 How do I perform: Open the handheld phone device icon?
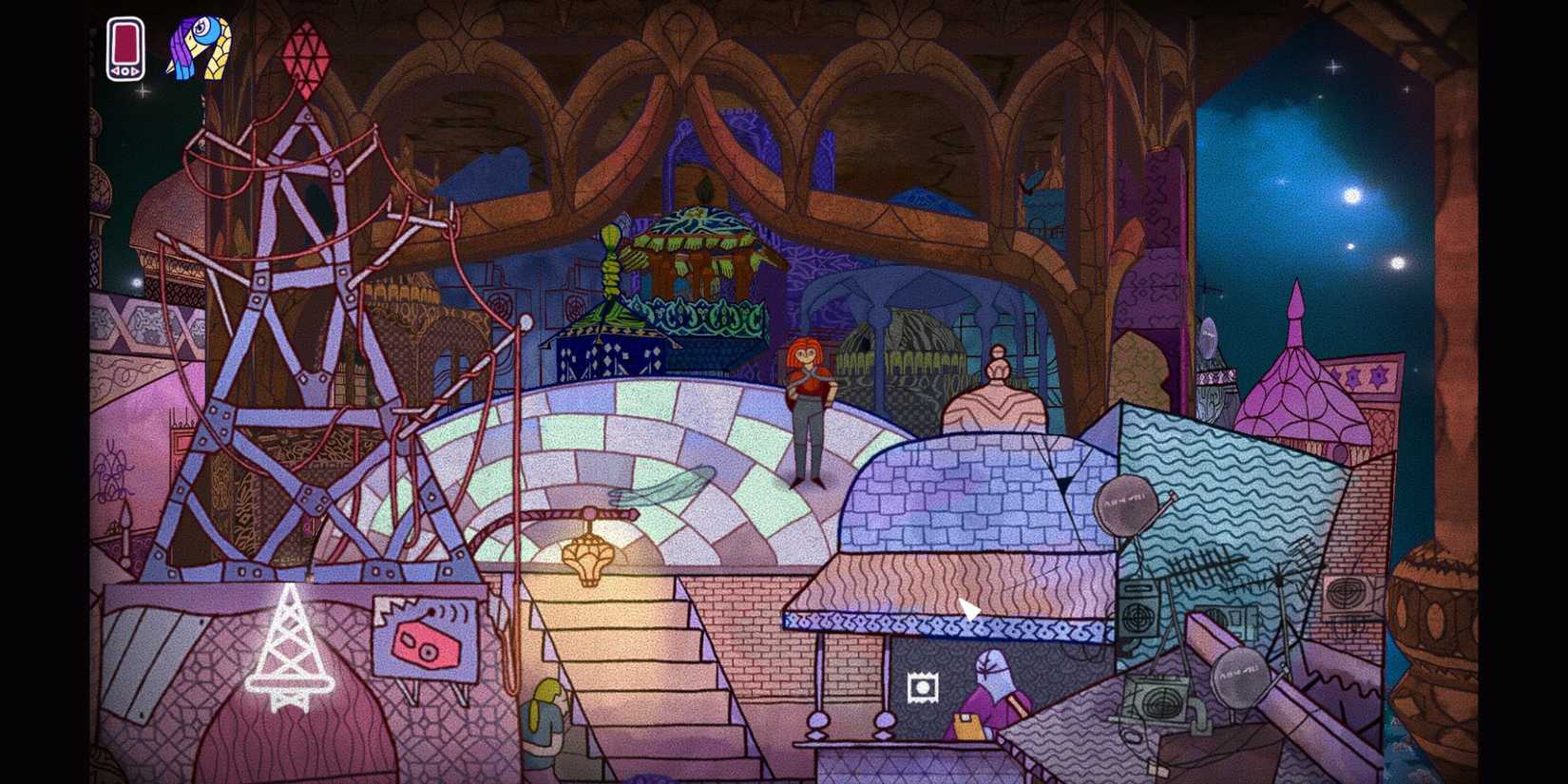point(124,43)
